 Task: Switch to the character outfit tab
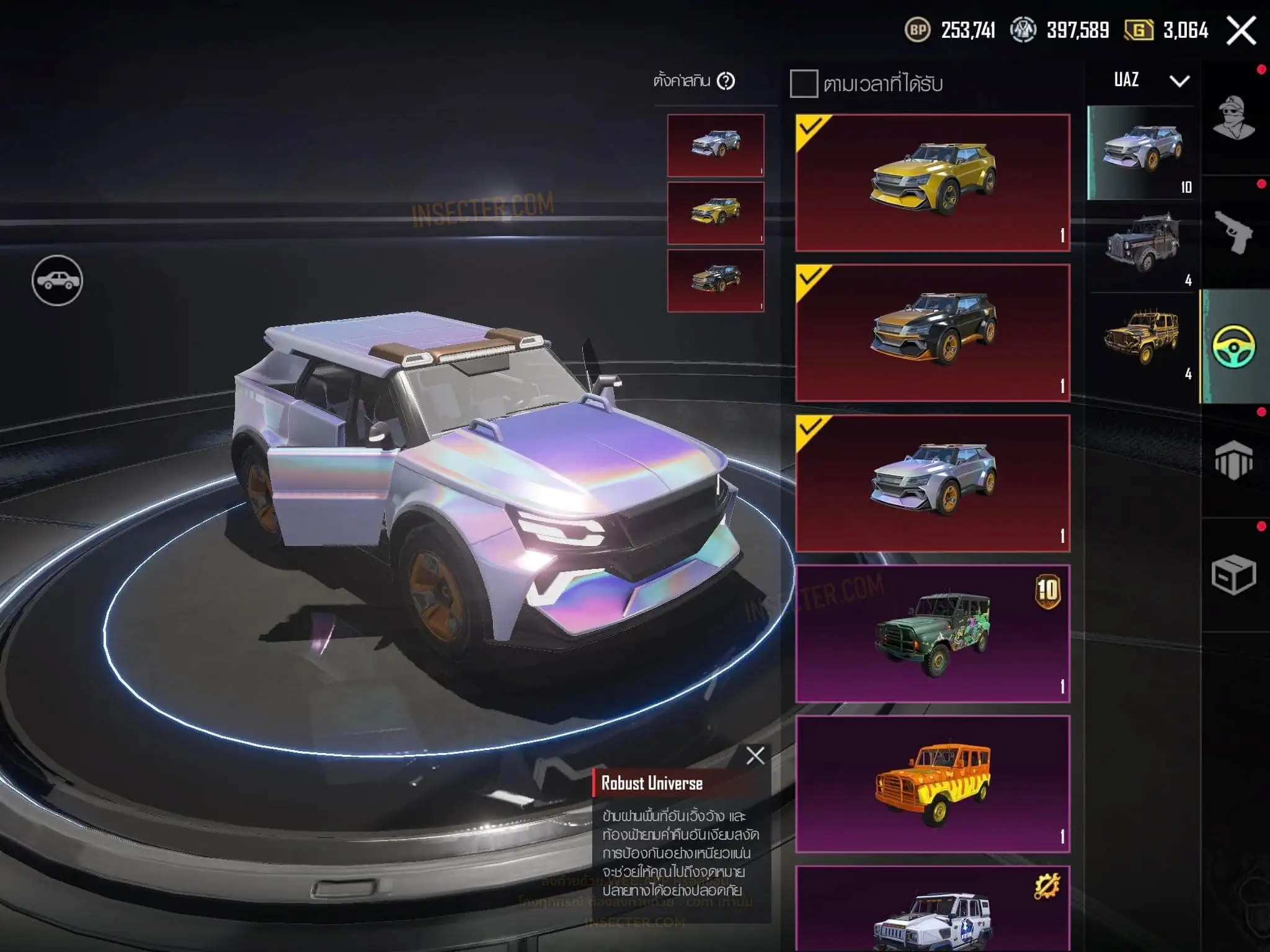(x=1233, y=118)
